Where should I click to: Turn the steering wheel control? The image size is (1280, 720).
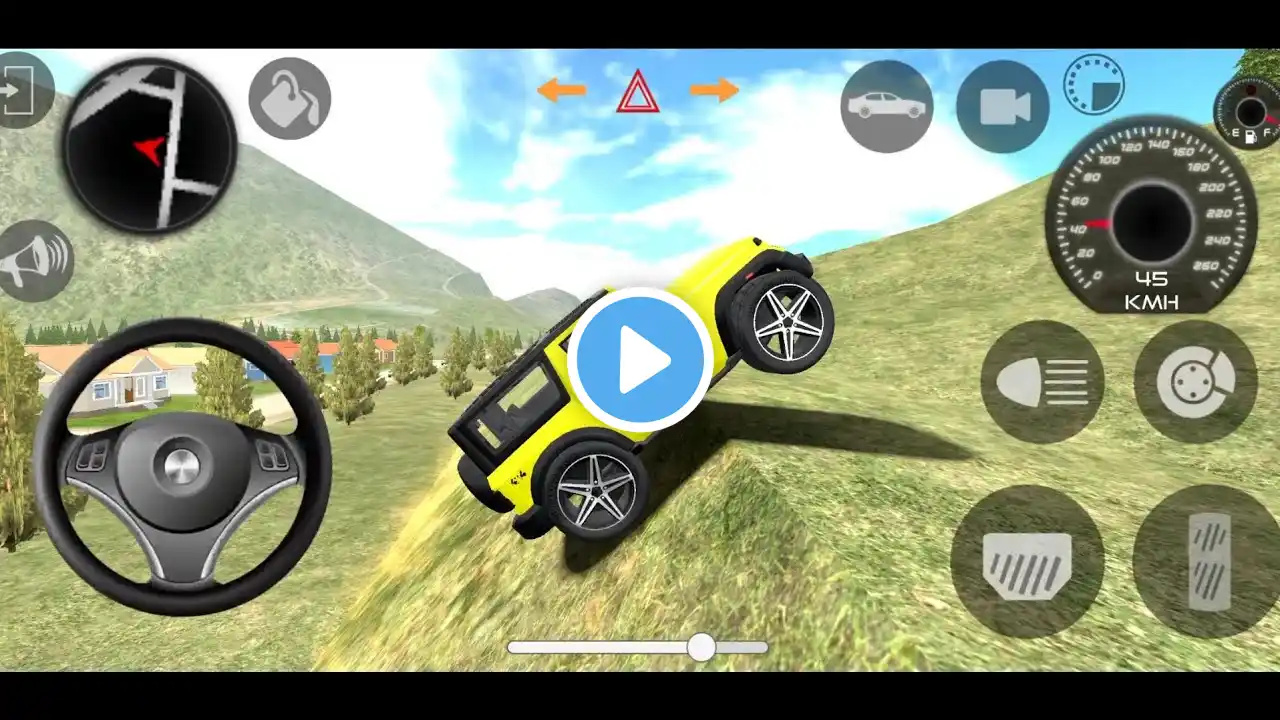(182, 466)
